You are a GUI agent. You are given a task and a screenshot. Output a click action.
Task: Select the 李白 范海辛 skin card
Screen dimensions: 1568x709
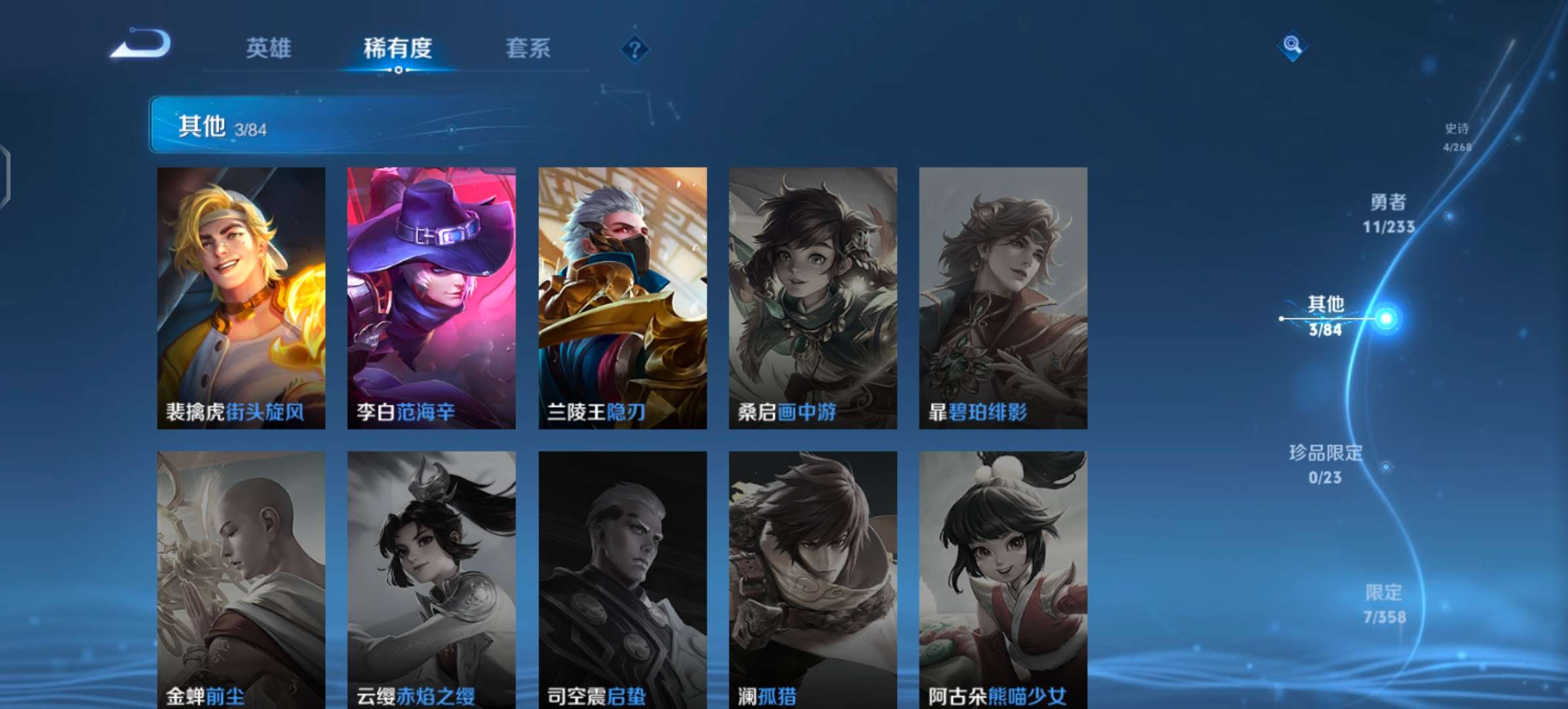tap(431, 297)
